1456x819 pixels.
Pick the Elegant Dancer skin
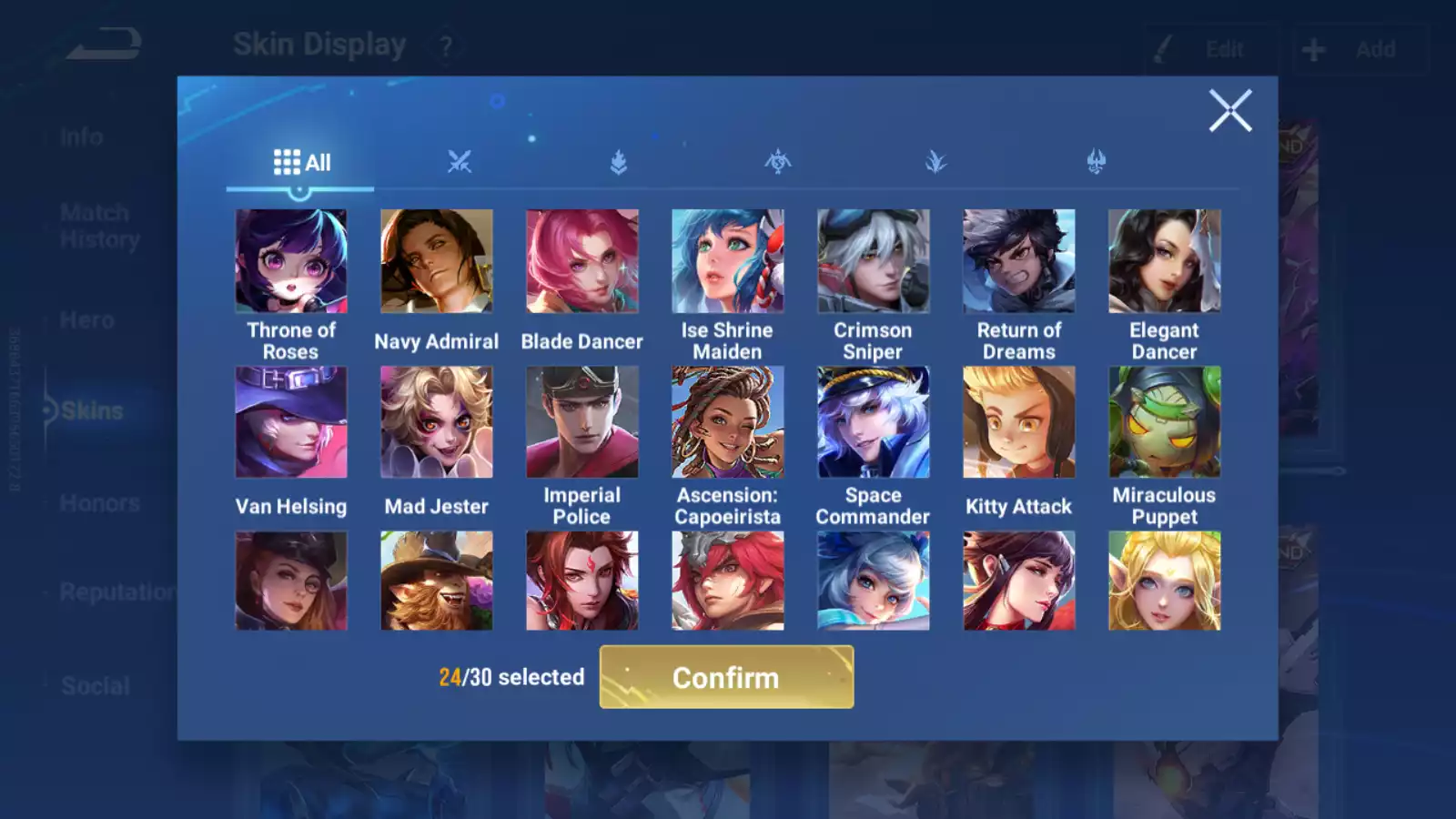pos(1164,261)
